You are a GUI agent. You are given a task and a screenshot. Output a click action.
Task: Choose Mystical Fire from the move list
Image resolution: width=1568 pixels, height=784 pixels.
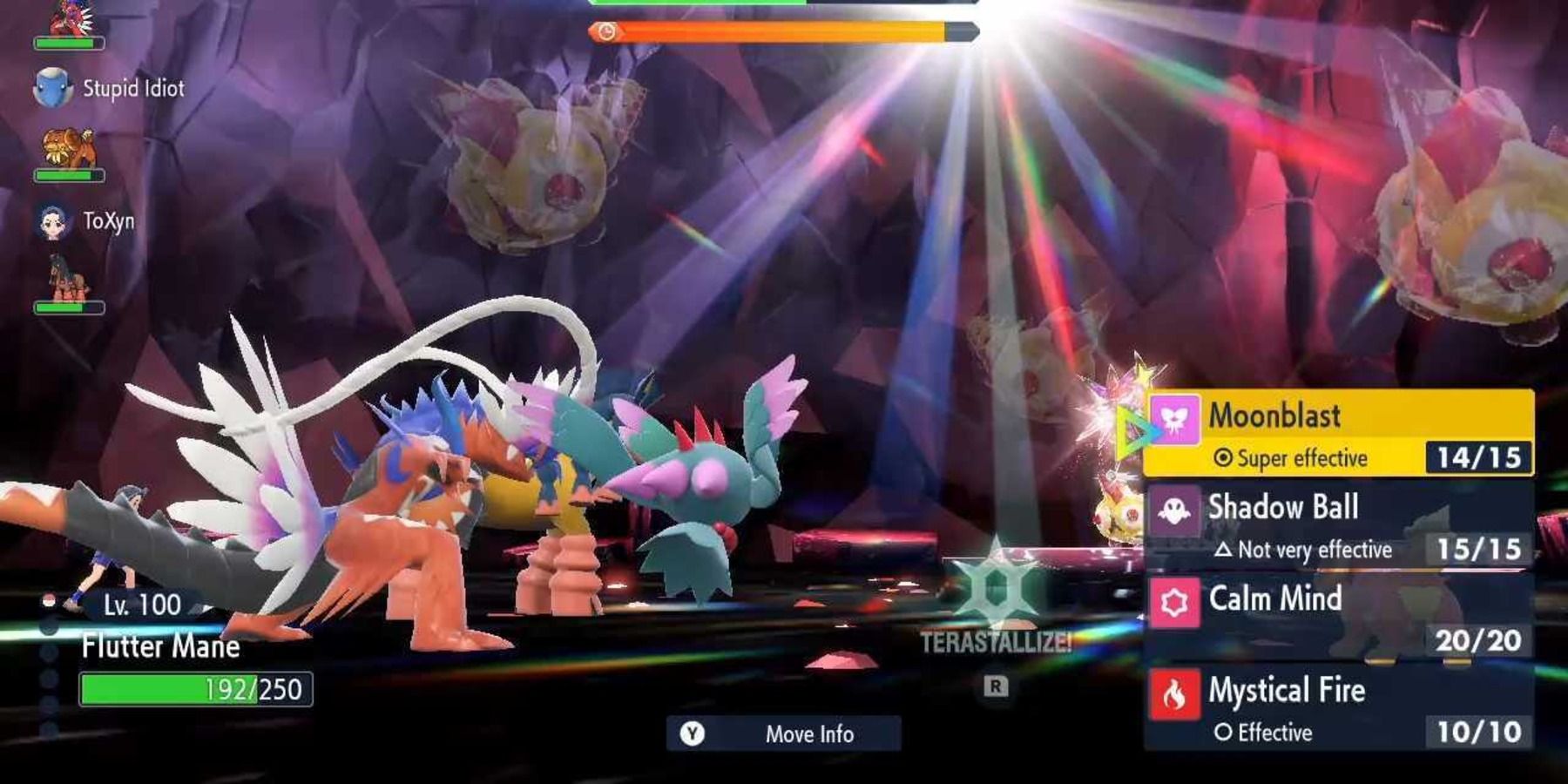(1289, 693)
